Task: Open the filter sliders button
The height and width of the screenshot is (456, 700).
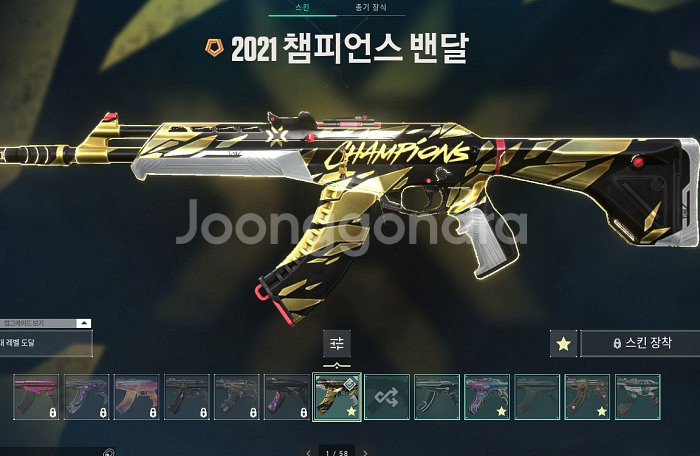Action: click(x=337, y=343)
